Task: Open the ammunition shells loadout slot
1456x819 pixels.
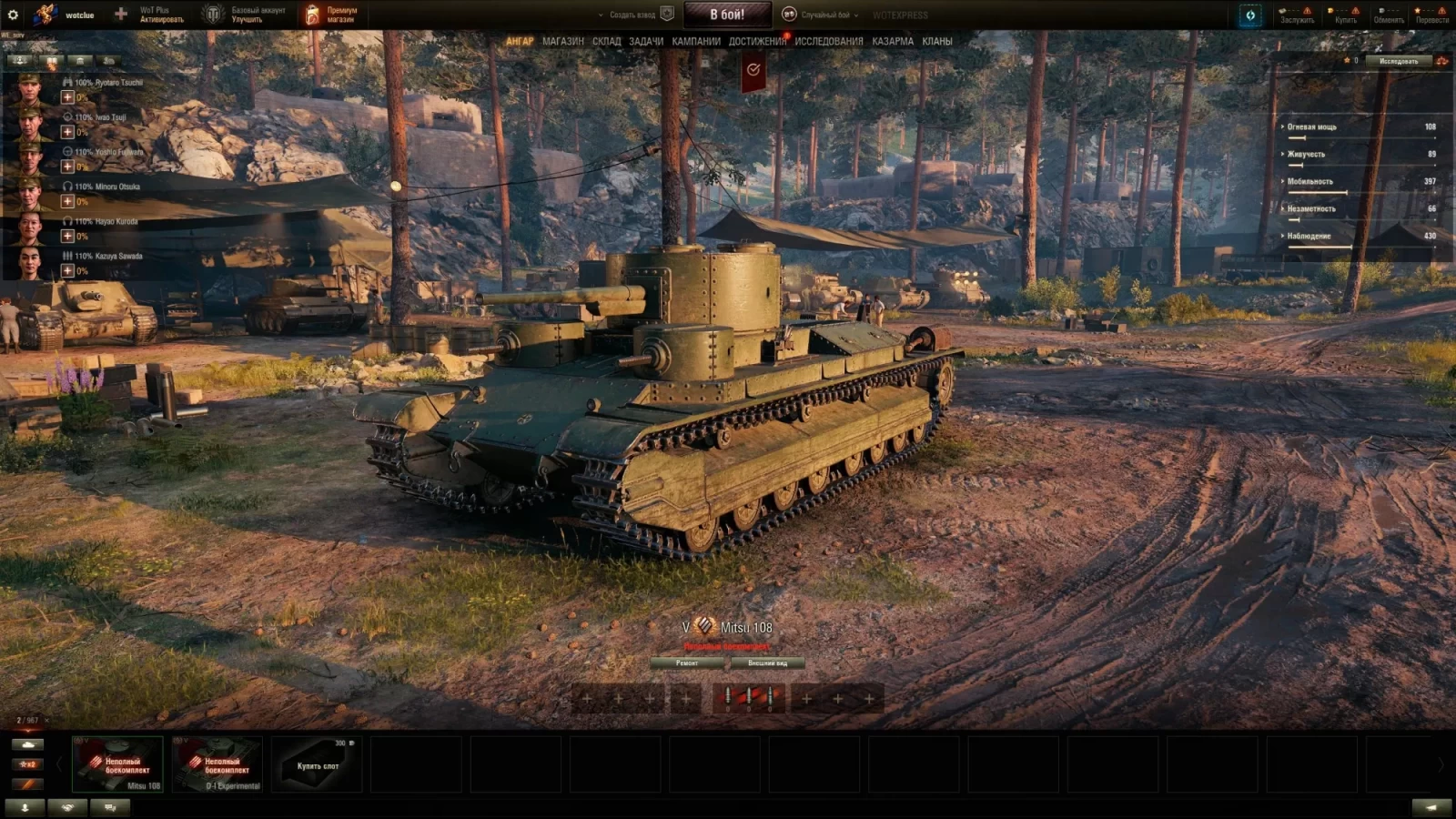Action: click(749, 698)
